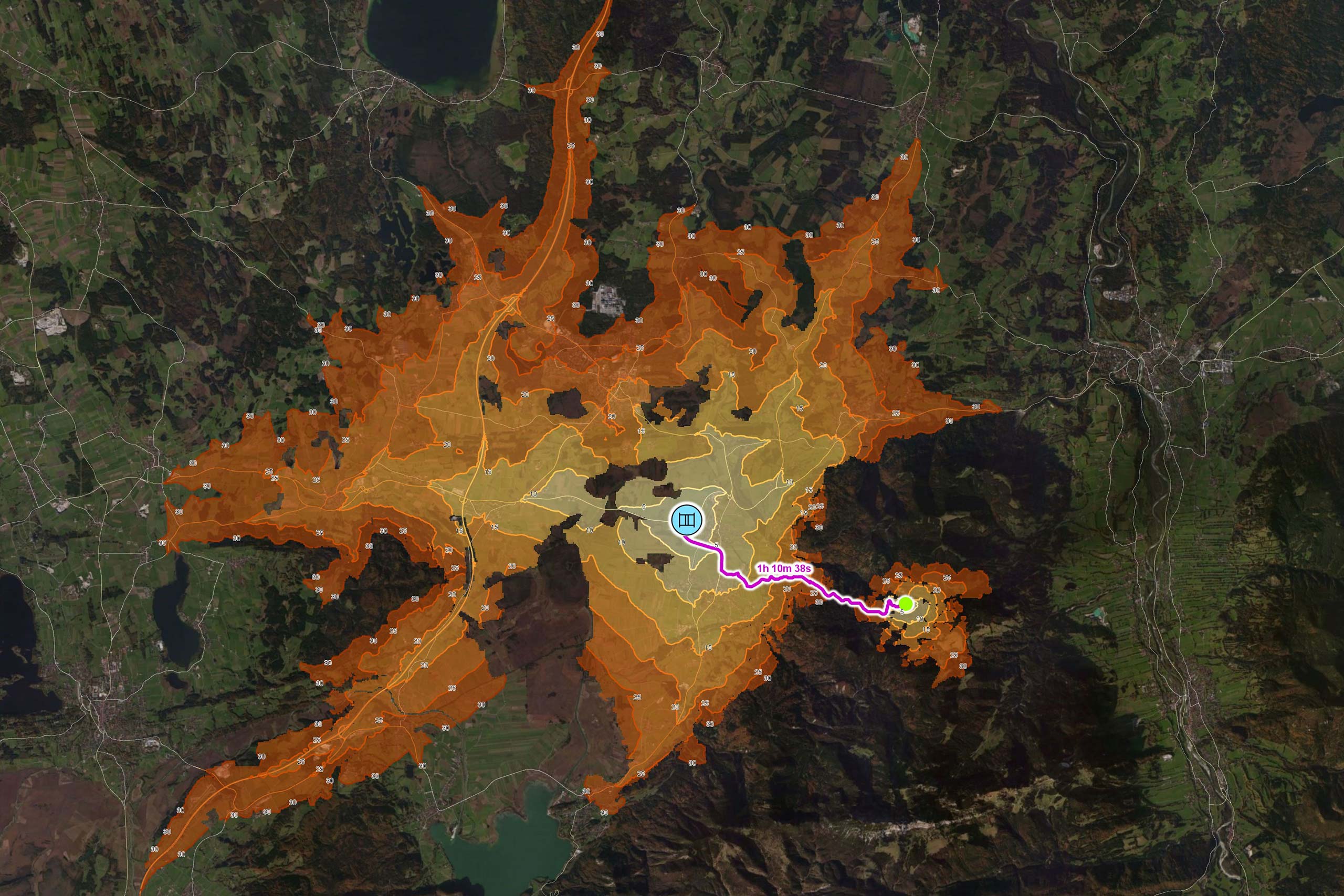The image size is (1344, 896).
Task: Click the green destination dot marker
Action: pyautogui.click(x=906, y=604)
